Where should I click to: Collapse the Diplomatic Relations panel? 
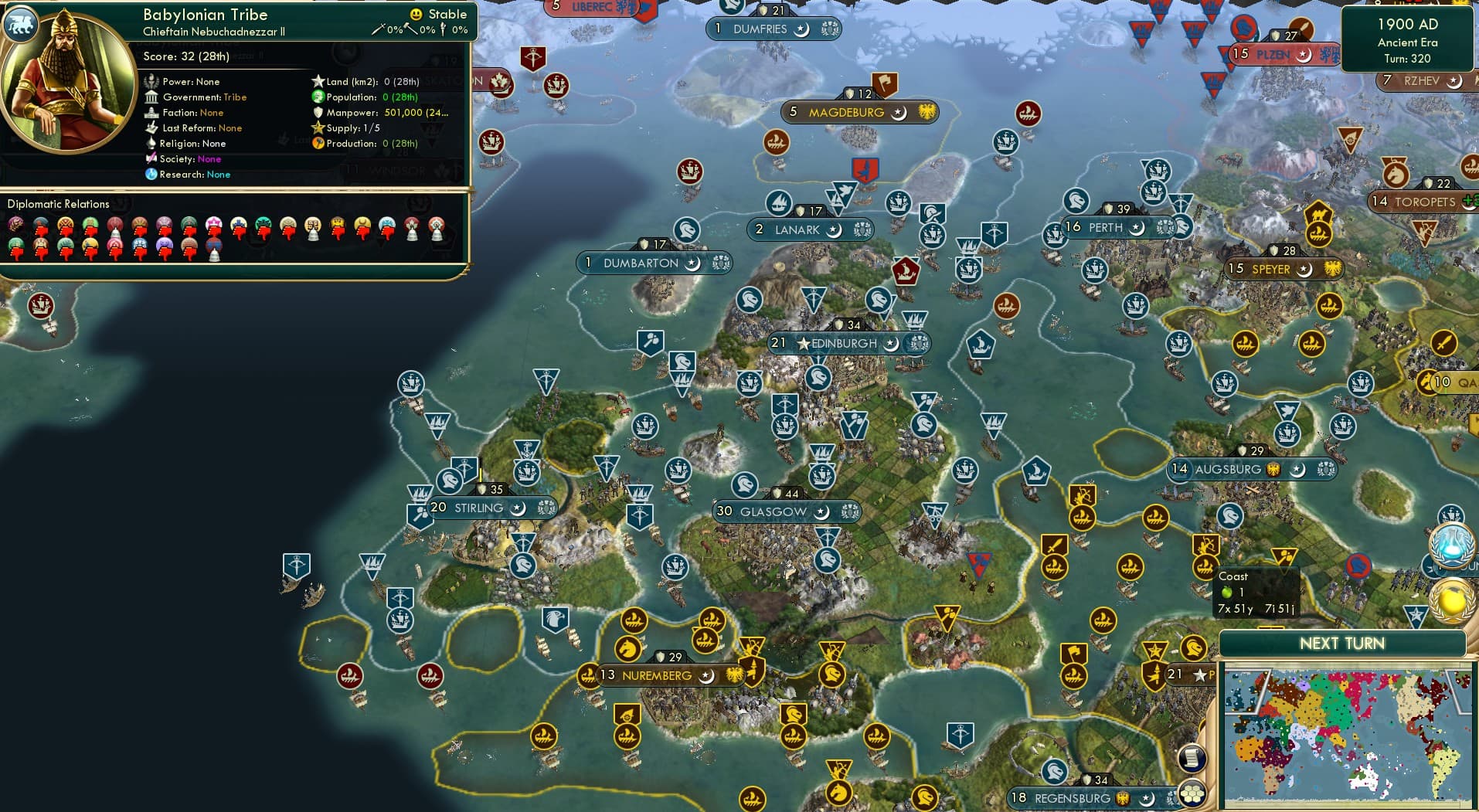click(x=59, y=204)
